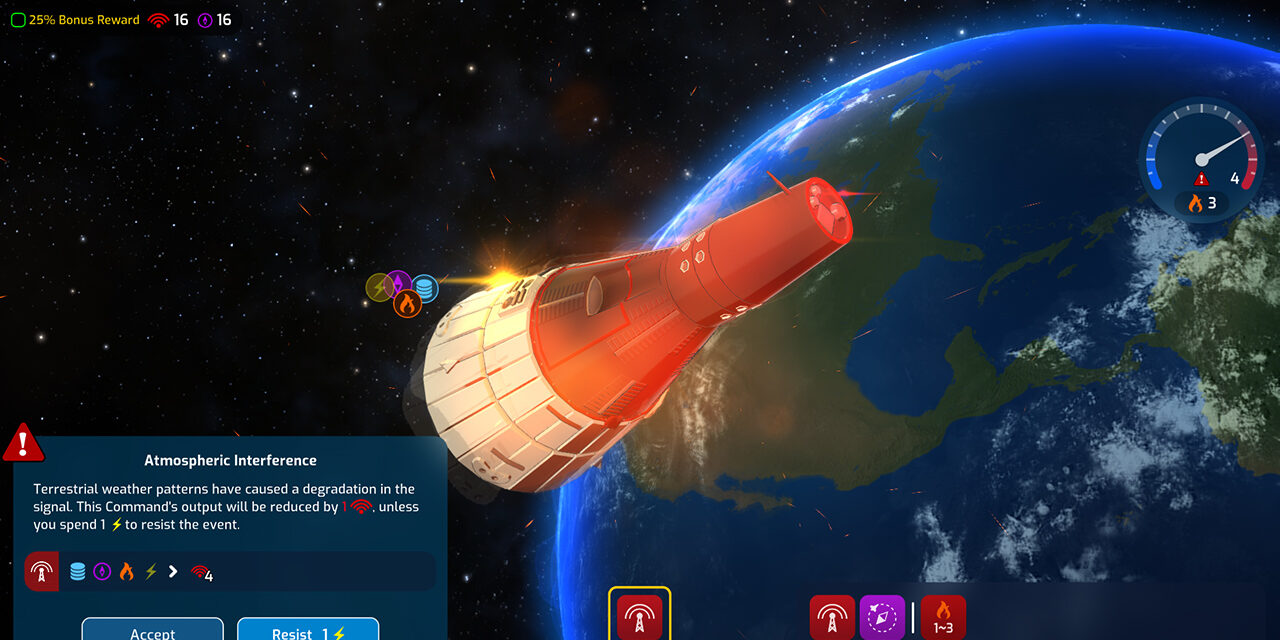The width and height of the screenshot is (1280, 640).
Task: Select the flame 1~3 thrust command
Action: click(x=943, y=617)
